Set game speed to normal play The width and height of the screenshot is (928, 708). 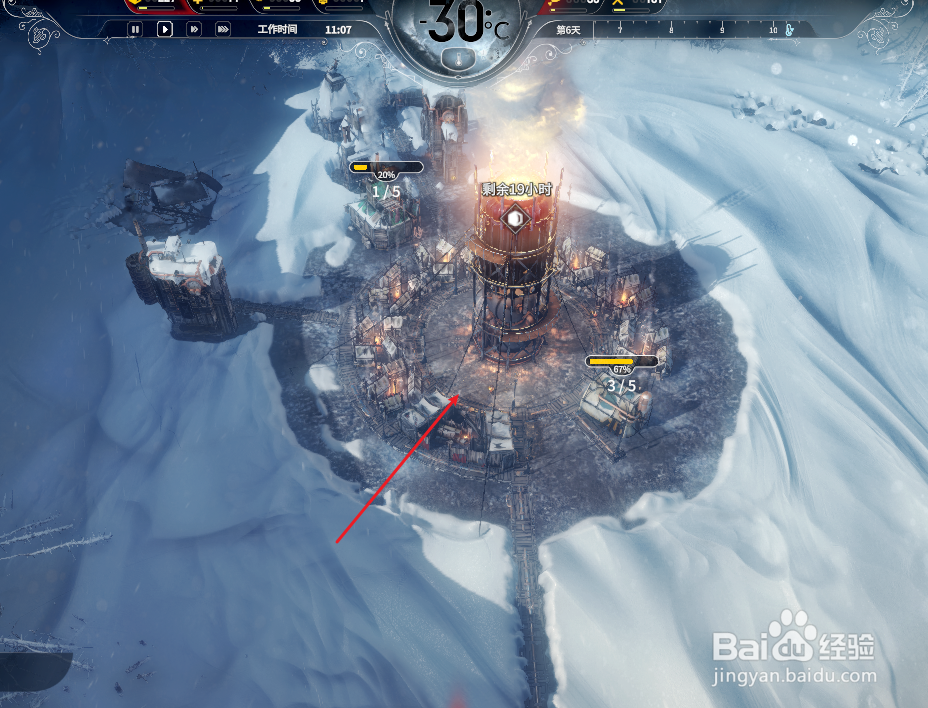[165, 30]
